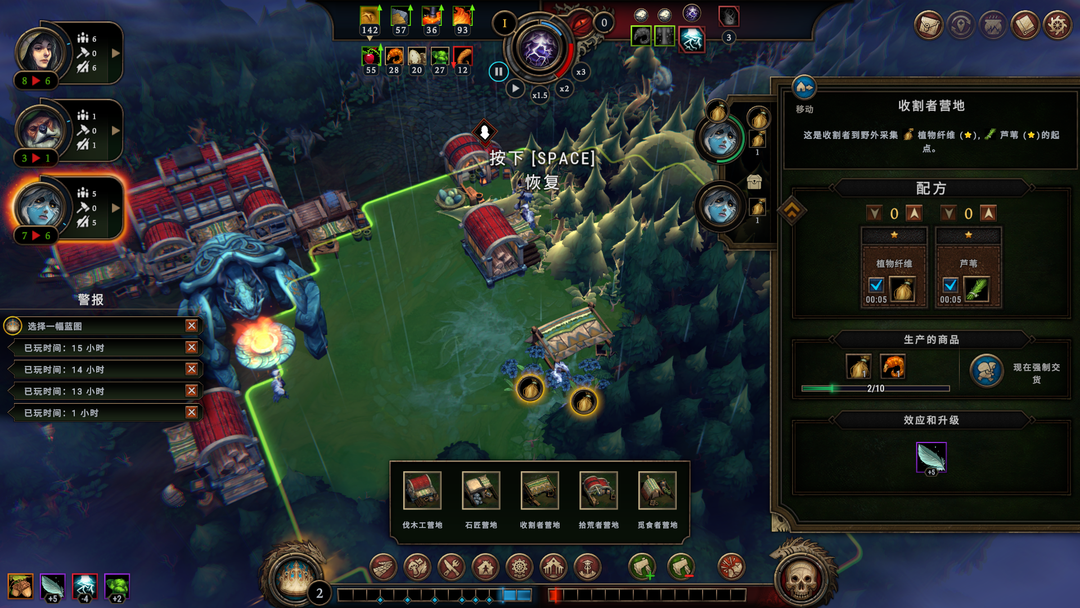This screenshot has height=608, width=1080.
Task: Dismiss the 选择一幅蓝图 alert
Action: pyautogui.click(x=191, y=326)
